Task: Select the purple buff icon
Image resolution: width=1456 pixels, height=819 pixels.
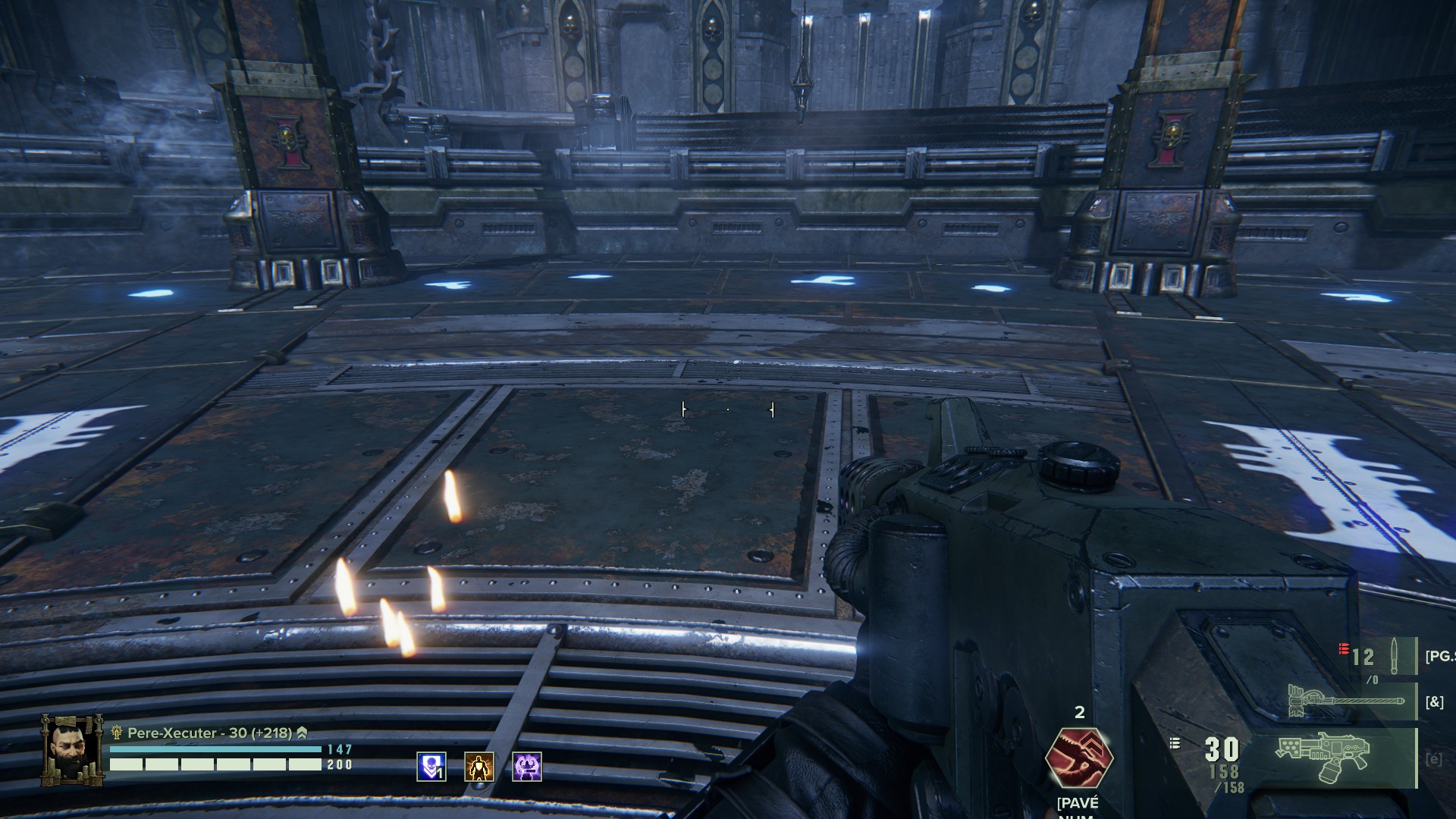Action: (x=527, y=767)
